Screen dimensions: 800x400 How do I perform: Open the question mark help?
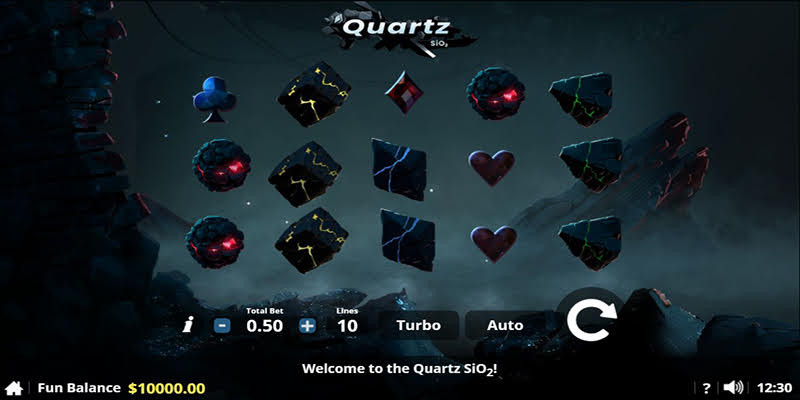706,388
